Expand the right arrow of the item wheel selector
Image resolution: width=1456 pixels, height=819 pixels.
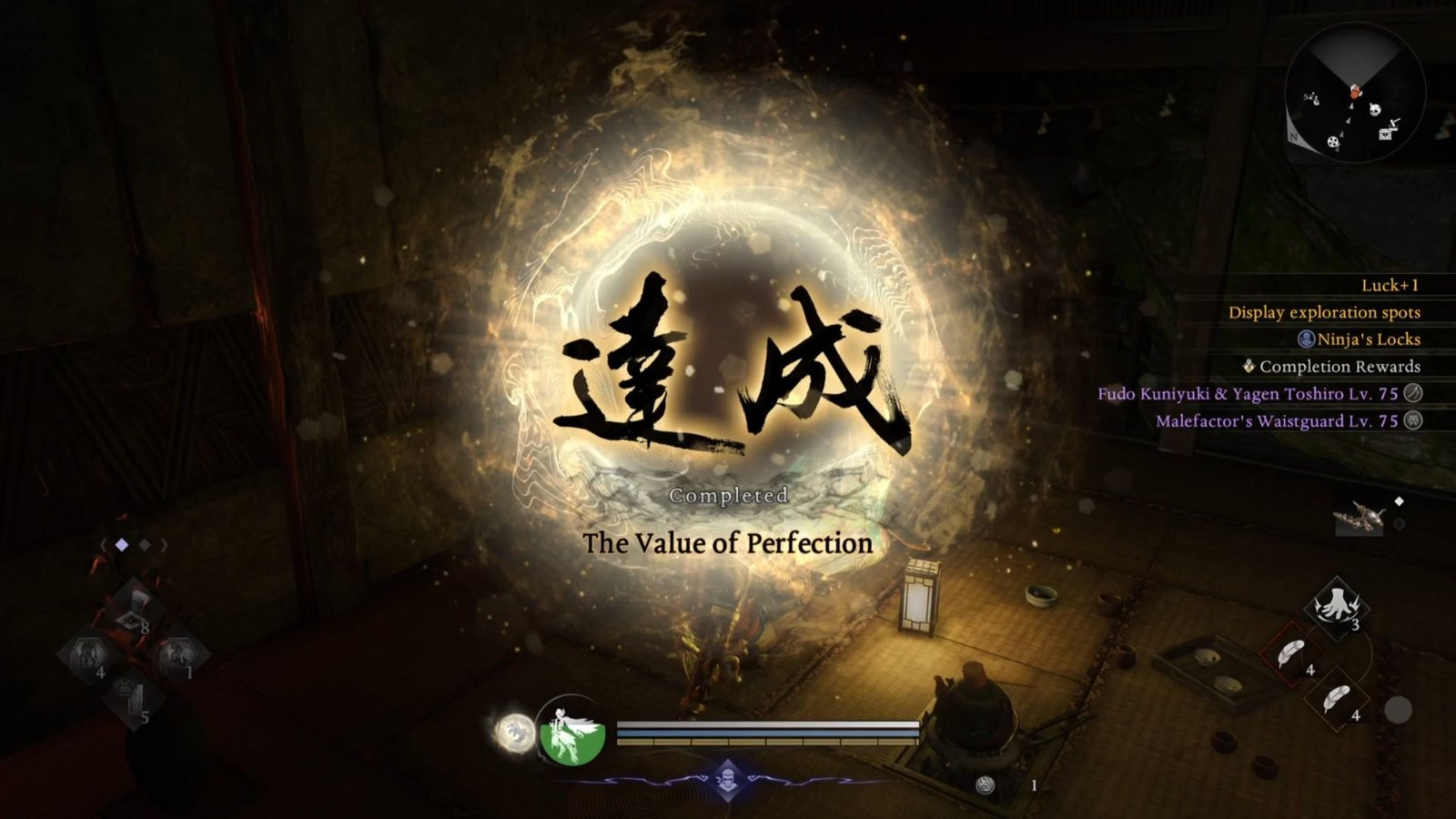tap(165, 544)
